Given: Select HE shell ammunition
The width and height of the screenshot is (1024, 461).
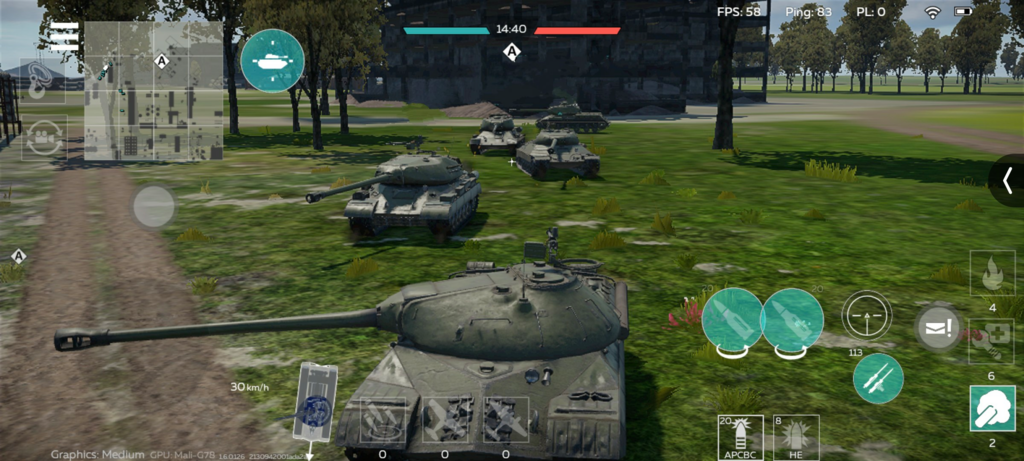Looking at the screenshot, I should point(796,436).
